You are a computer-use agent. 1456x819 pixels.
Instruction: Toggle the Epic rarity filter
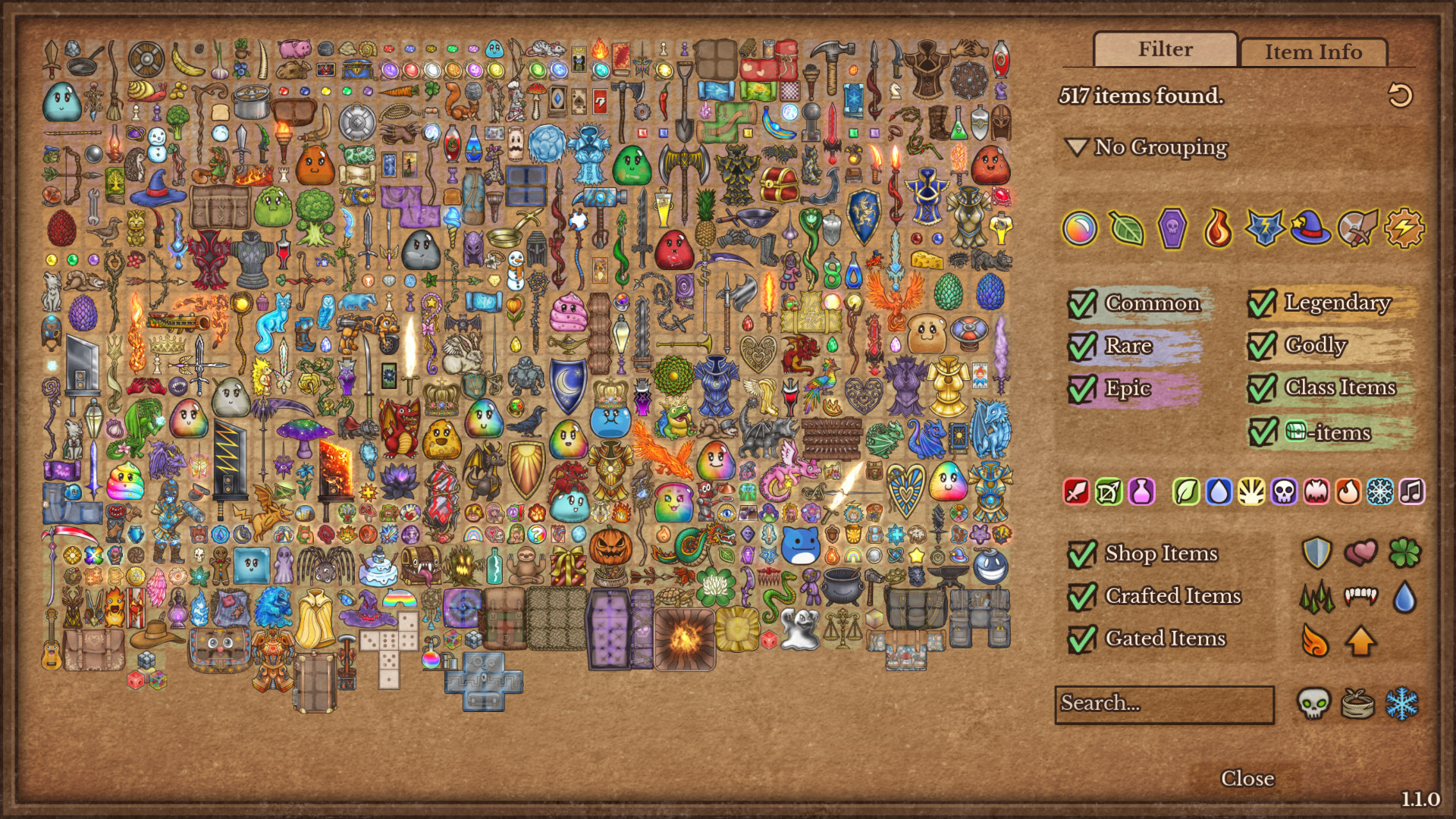1082,388
